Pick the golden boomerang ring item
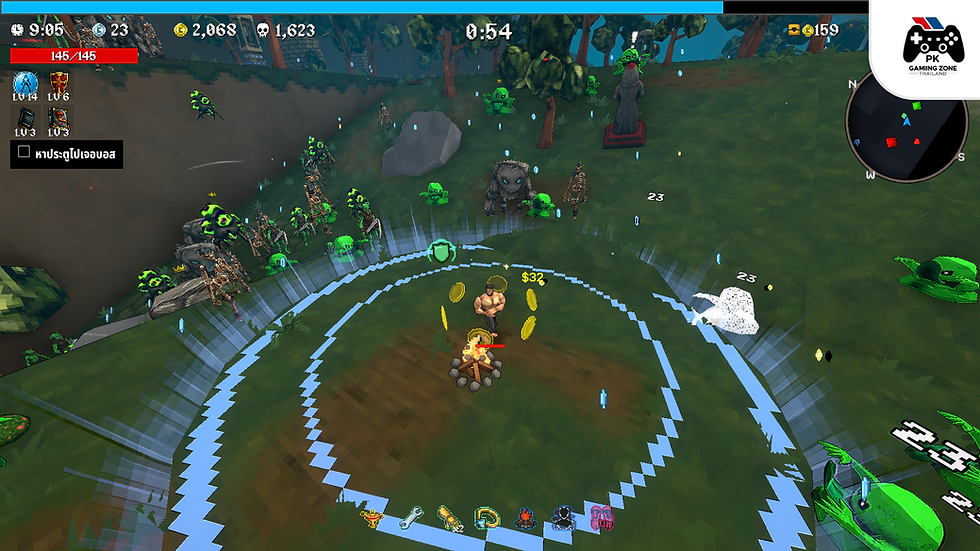Viewport: 980px width, 551px height. [487, 517]
